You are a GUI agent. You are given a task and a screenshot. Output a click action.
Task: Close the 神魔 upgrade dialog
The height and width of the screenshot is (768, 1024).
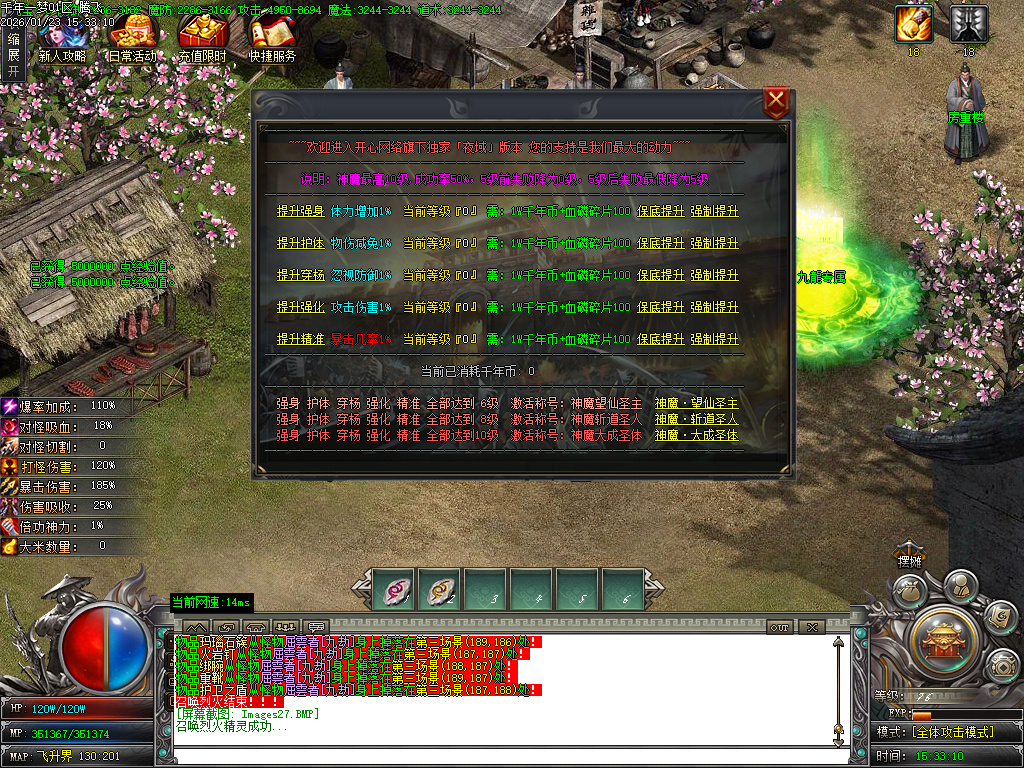click(776, 103)
